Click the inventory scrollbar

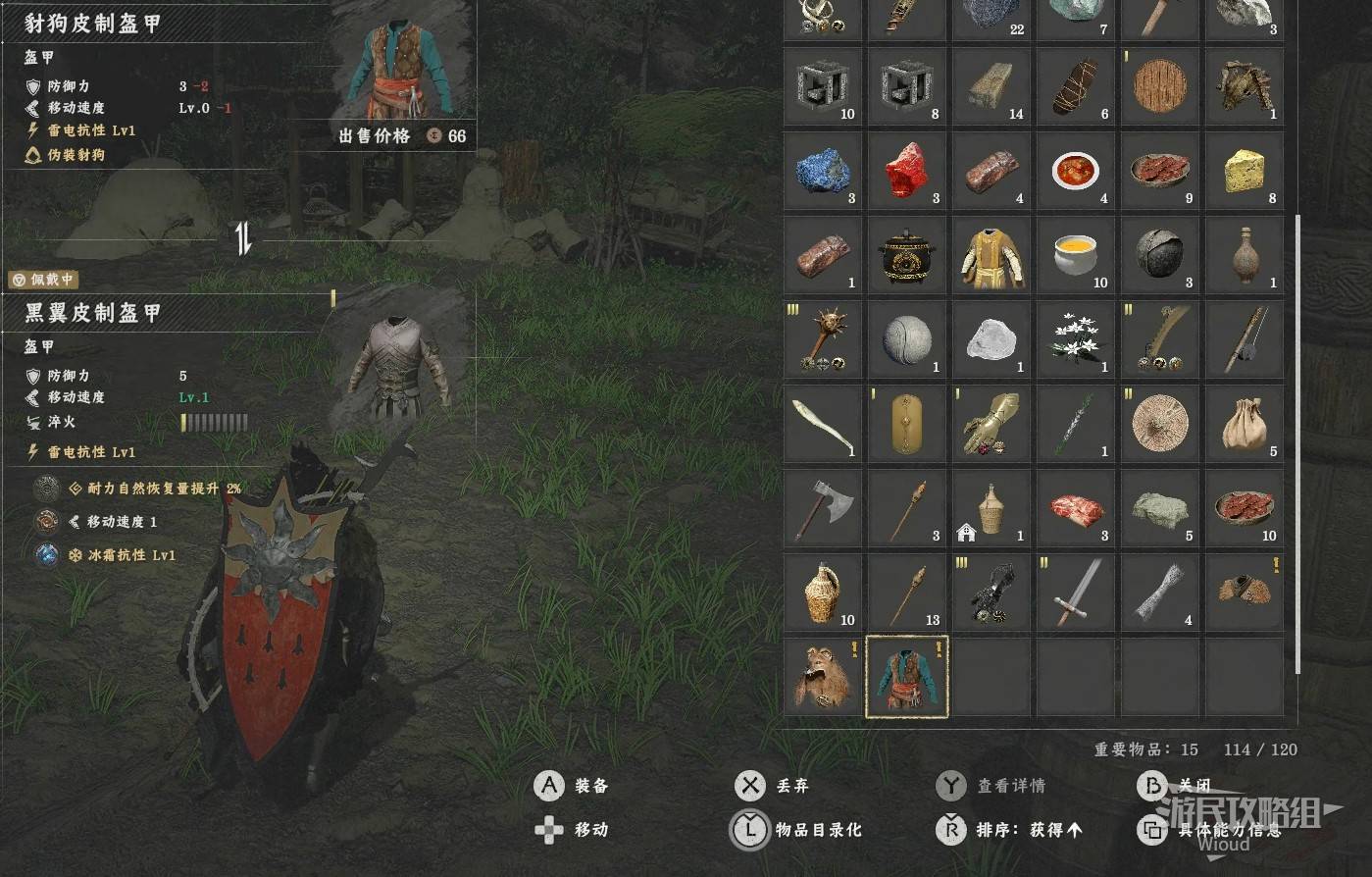pyautogui.click(x=1297, y=441)
